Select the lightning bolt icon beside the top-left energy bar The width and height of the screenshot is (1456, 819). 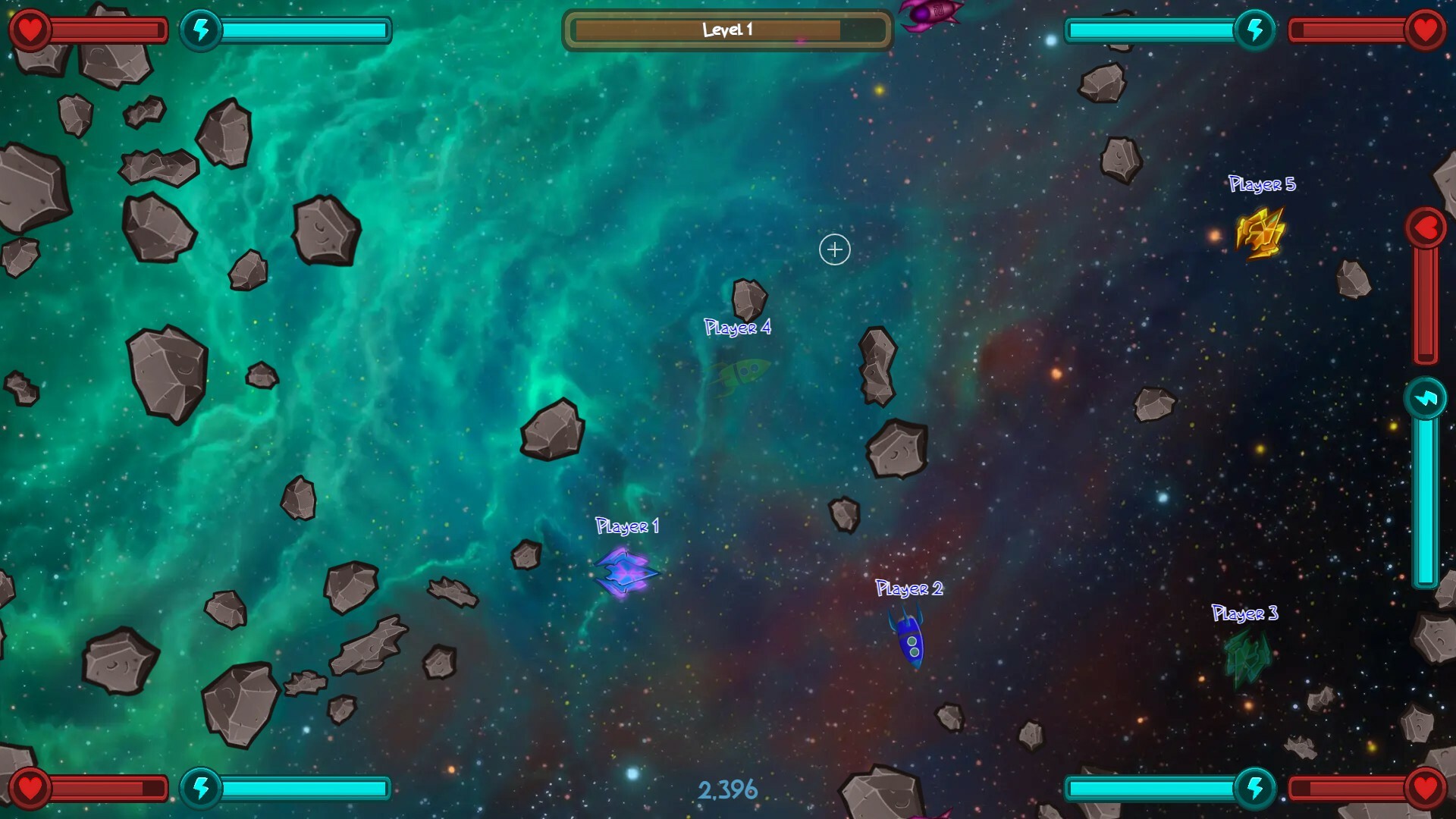[x=201, y=30]
